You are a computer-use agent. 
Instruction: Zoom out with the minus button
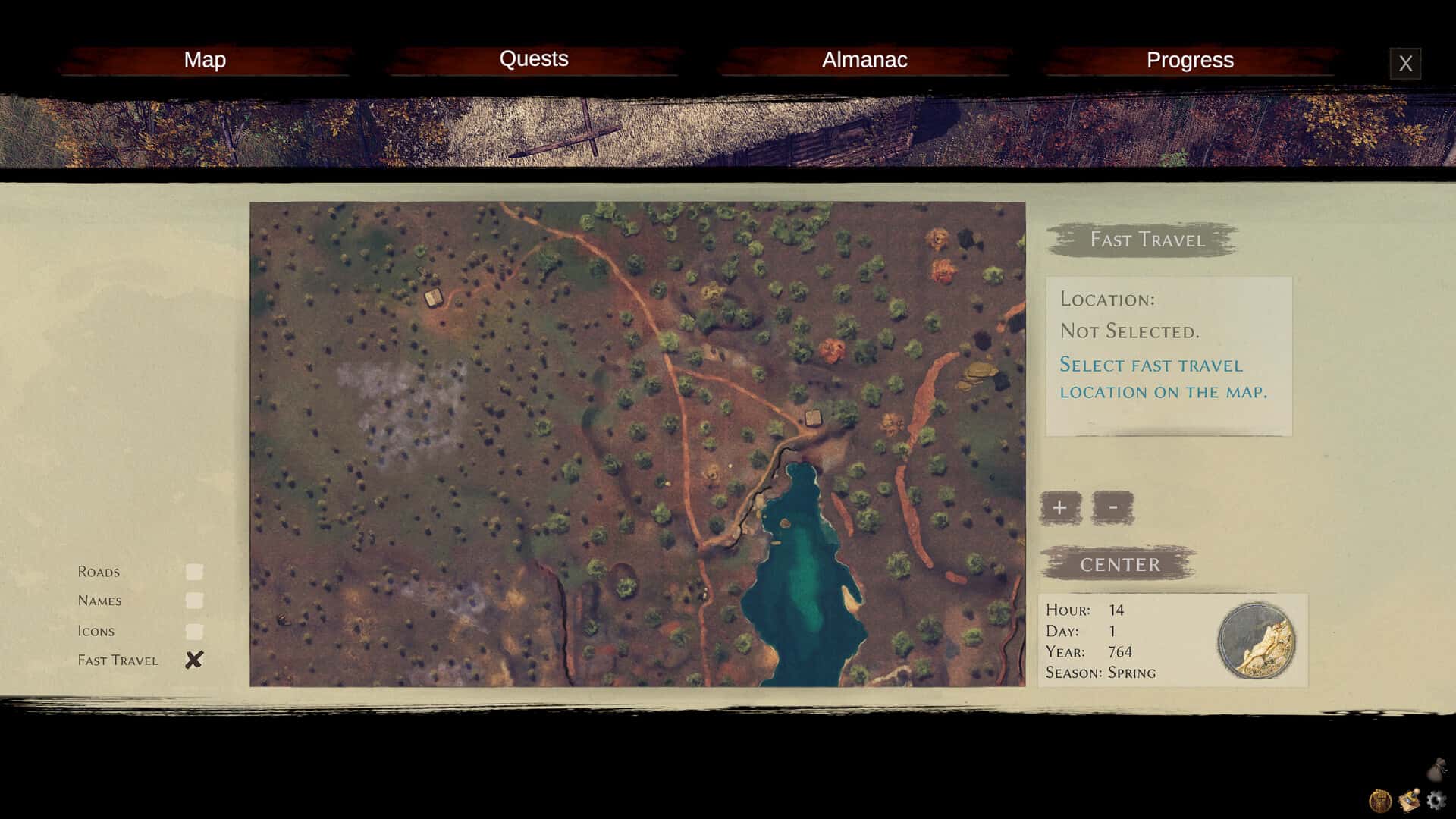(1112, 507)
